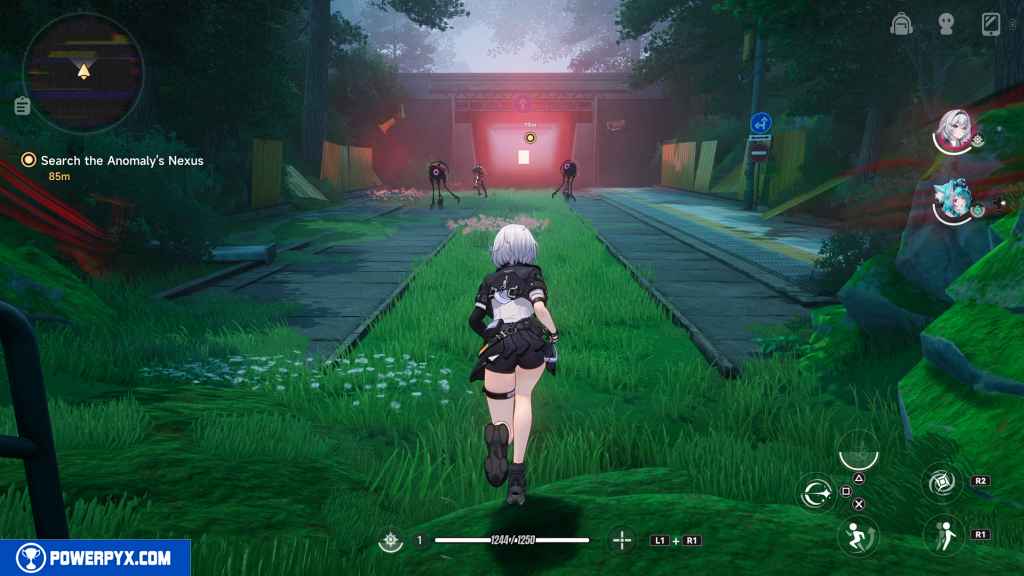Screen dimensions: 1024x576
Task: Trigger the diamond swirl ultimate skill
Action: pyautogui.click(x=942, y=483)
